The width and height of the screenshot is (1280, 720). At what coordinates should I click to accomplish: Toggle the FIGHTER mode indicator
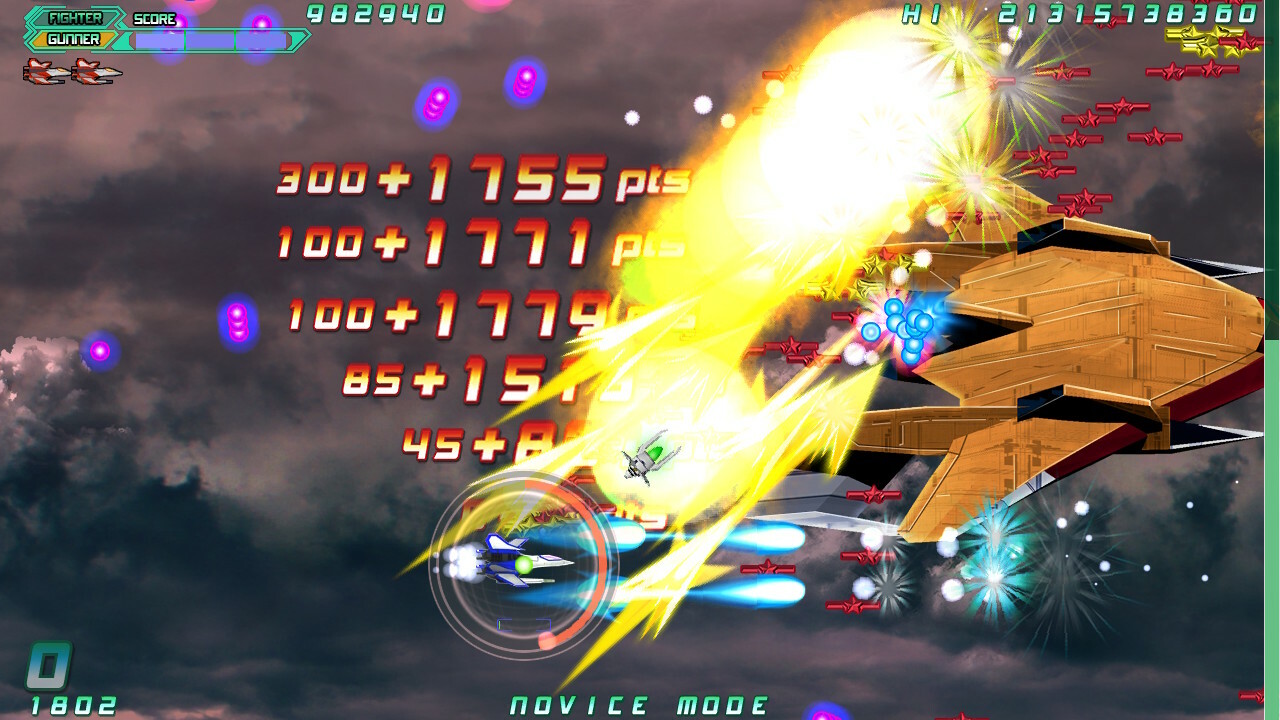(x=75, y=18)
